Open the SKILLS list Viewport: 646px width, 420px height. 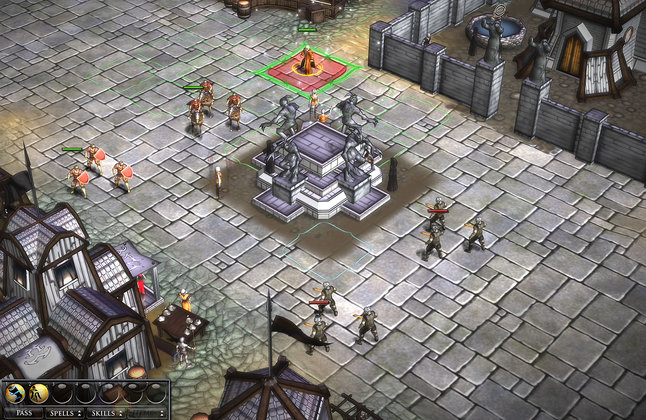click(107, 412)
